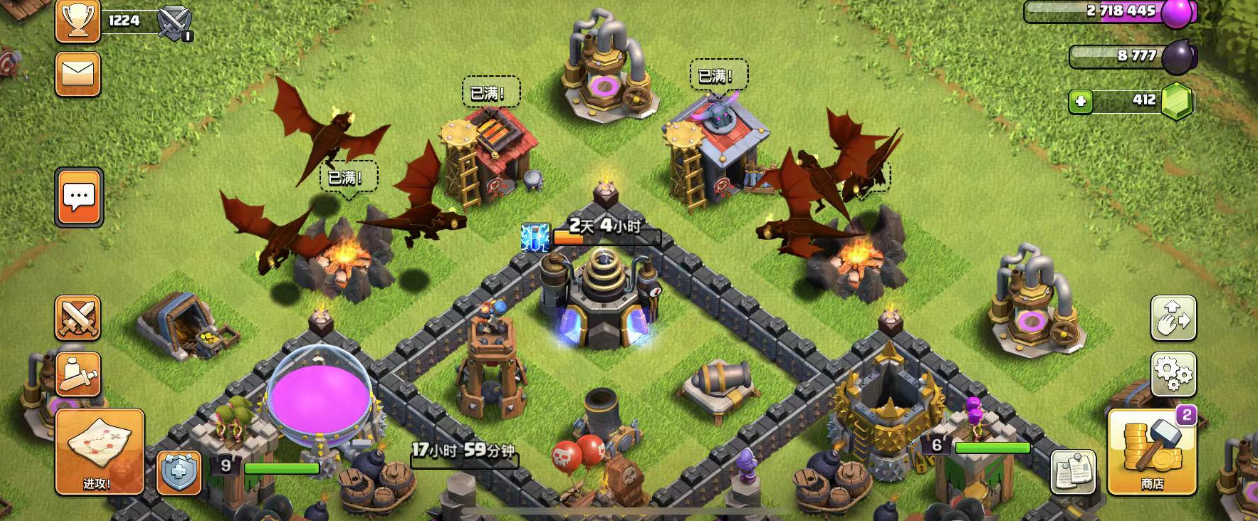
Task: Open the gears Settings button
Action: pos(1174,374)
